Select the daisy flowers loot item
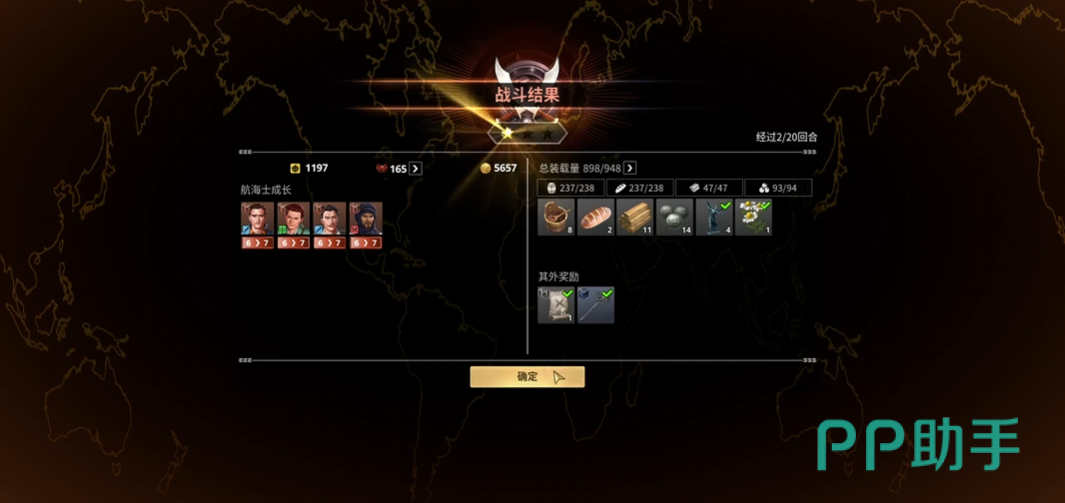Image resolution: width=1065 pixels, height=503 pixels. (753, 218)
